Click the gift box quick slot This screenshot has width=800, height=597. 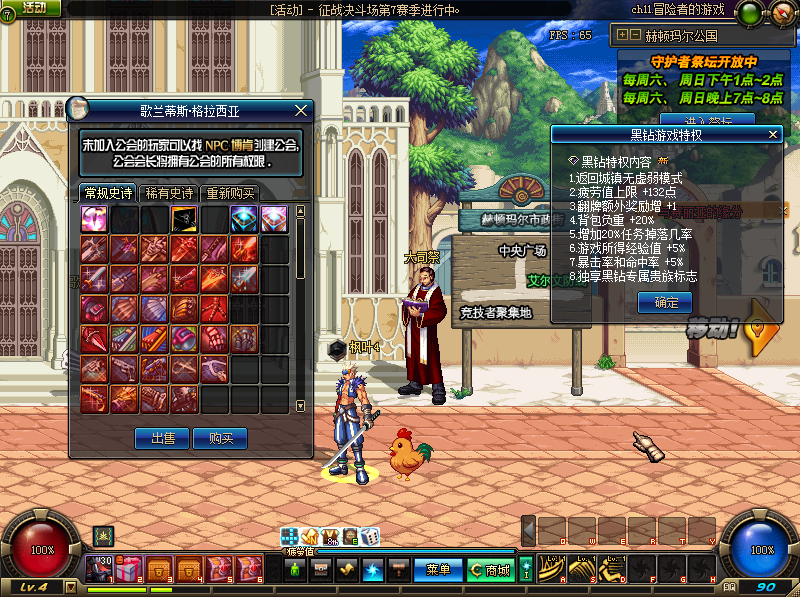[x=128, y=570]
